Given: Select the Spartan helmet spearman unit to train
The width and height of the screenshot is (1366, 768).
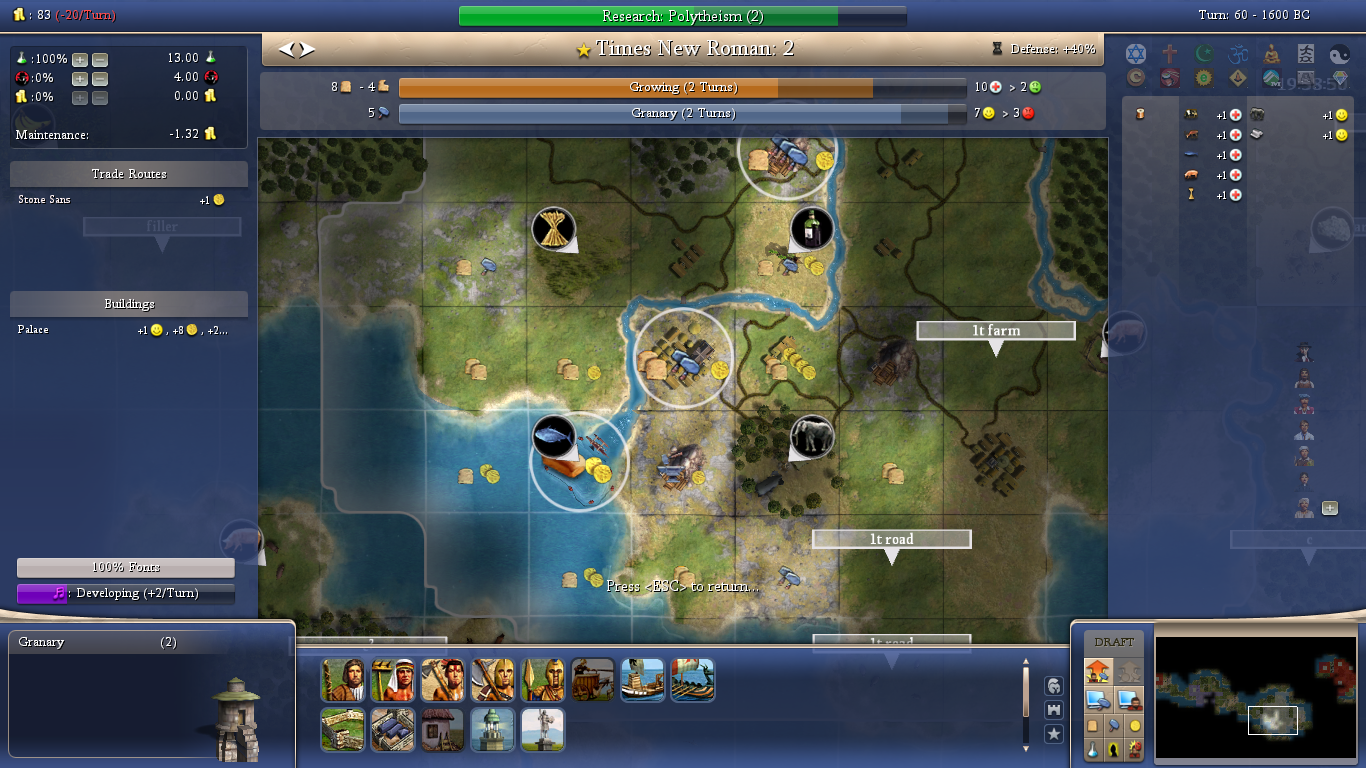Looking at the screenshot, I should (x=542, y=680).
